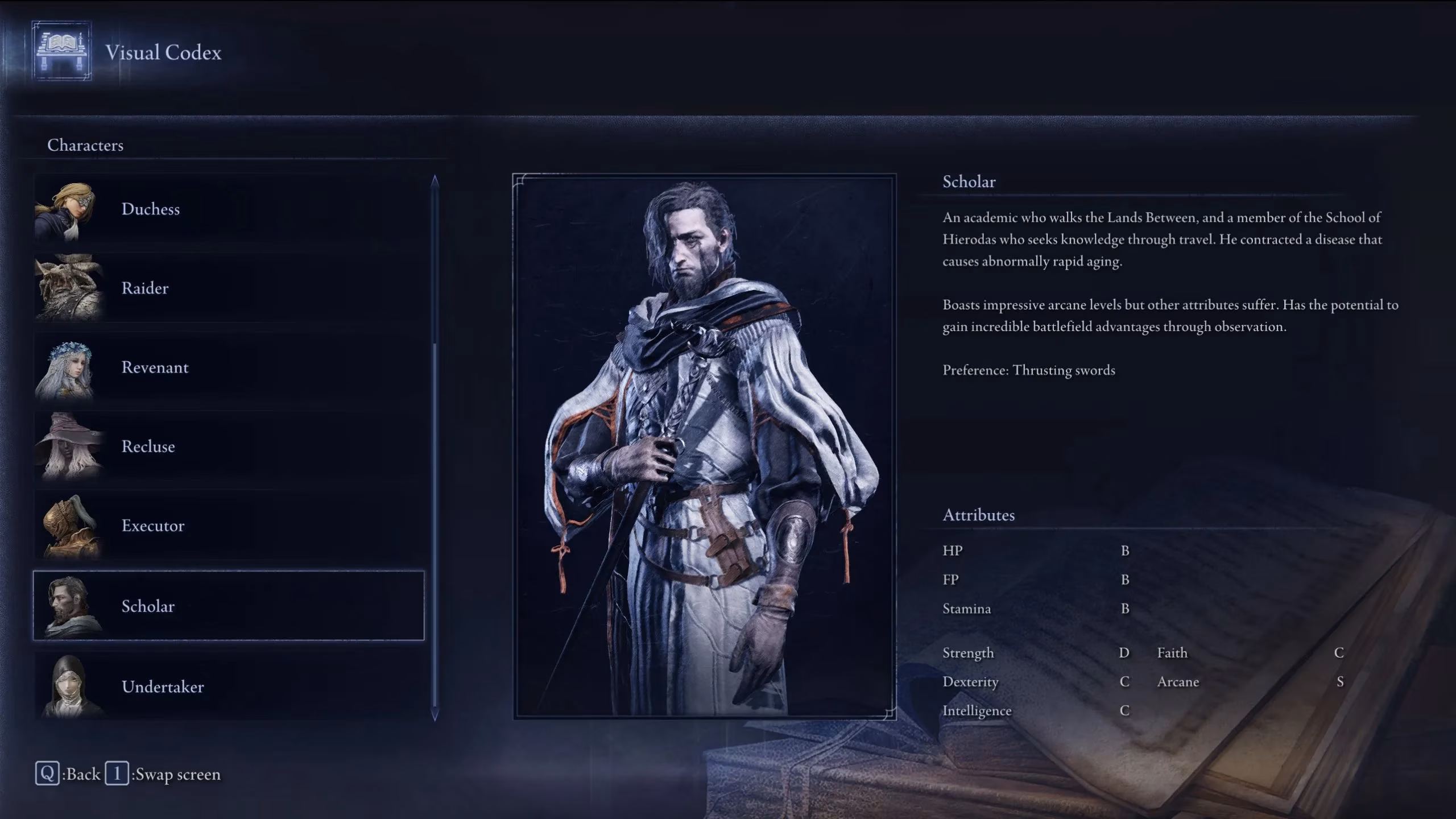Click the Visual Codex title text
The image size is (1456, 819).
point(162,53)
